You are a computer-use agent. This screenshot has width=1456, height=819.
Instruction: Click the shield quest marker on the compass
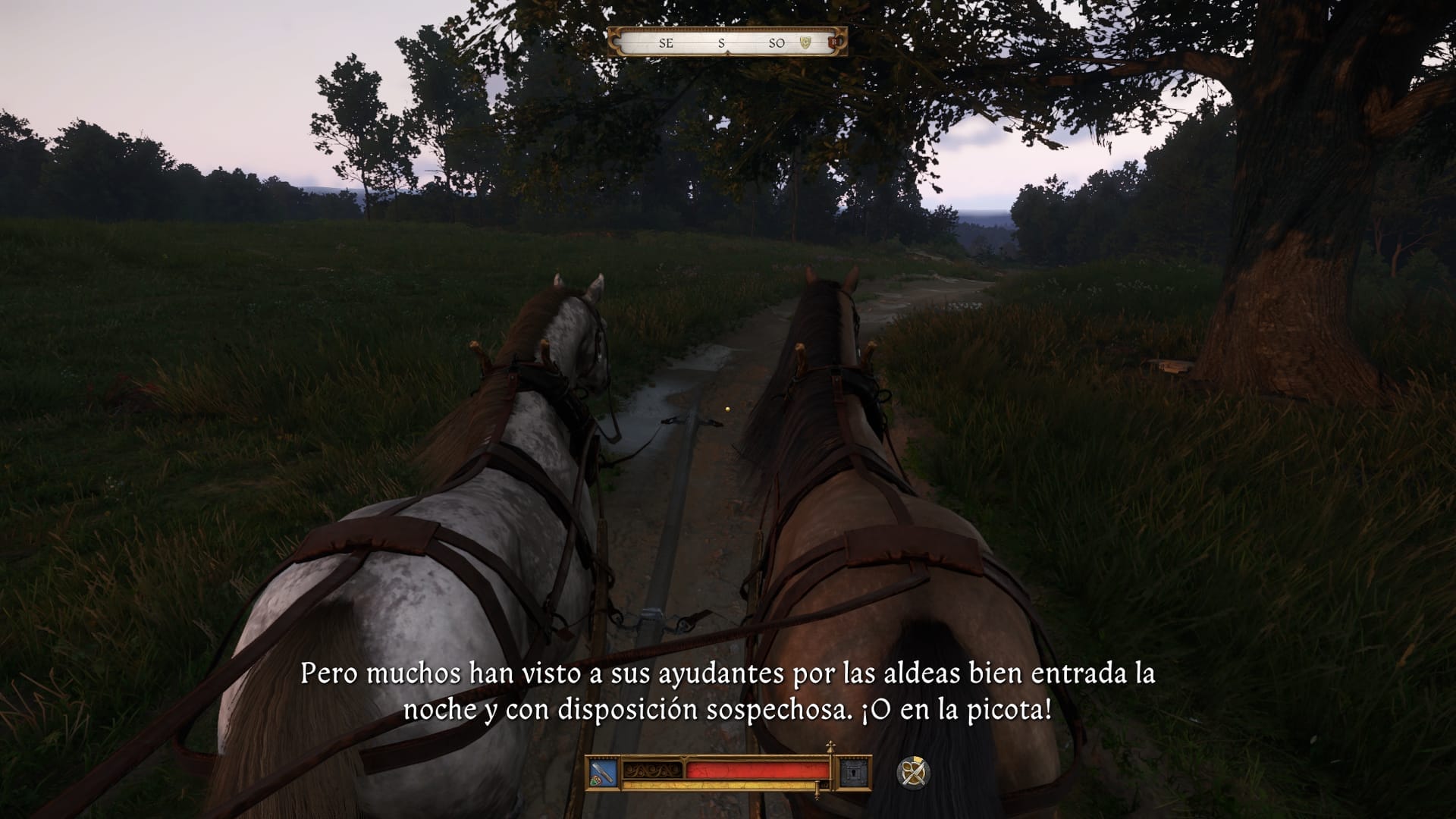click(x=805, y=42)
